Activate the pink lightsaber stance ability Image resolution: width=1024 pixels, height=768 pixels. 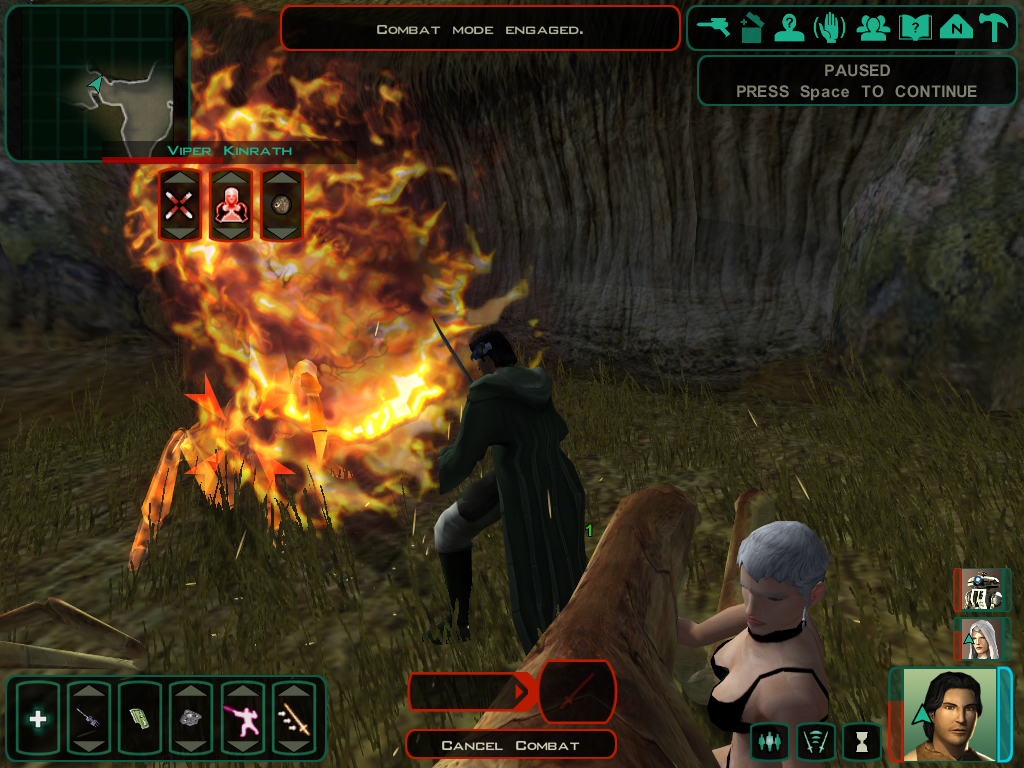tap(242, 718)
